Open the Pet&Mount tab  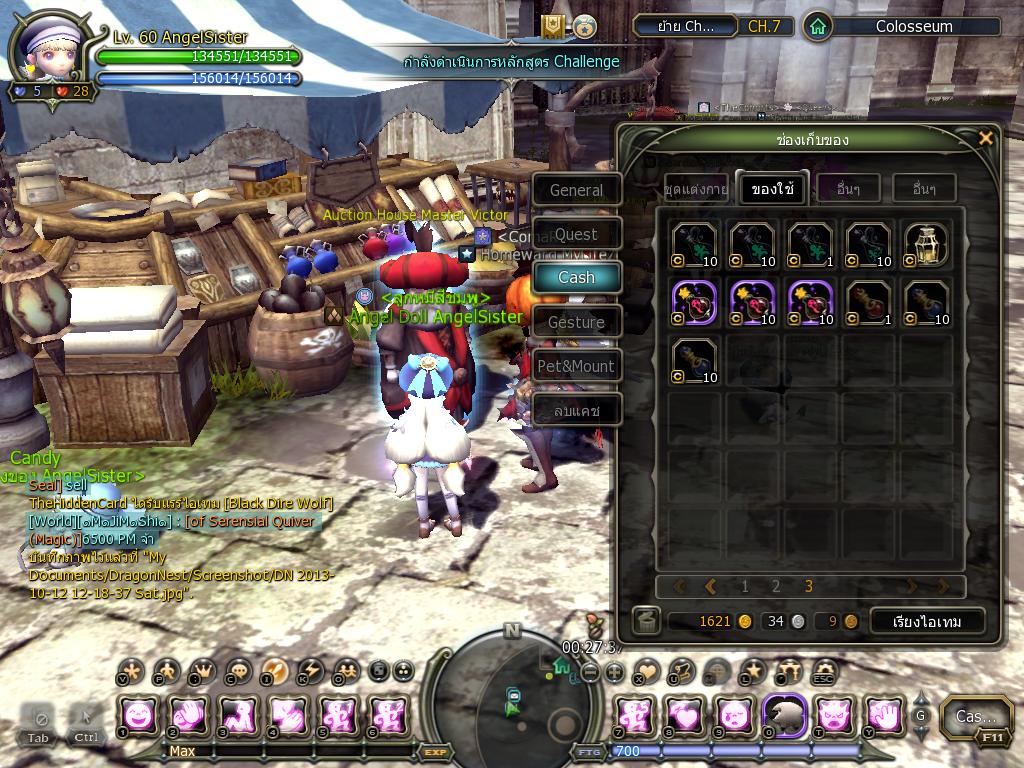click(x=576, y=366)
